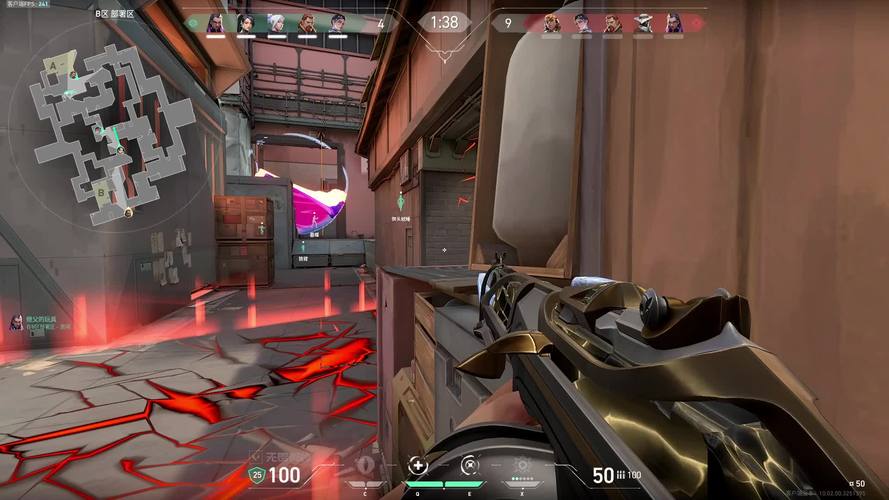Activate the E ability crosshair icon
The height and width of the screenshot is (500, 889).
point(469,465)
